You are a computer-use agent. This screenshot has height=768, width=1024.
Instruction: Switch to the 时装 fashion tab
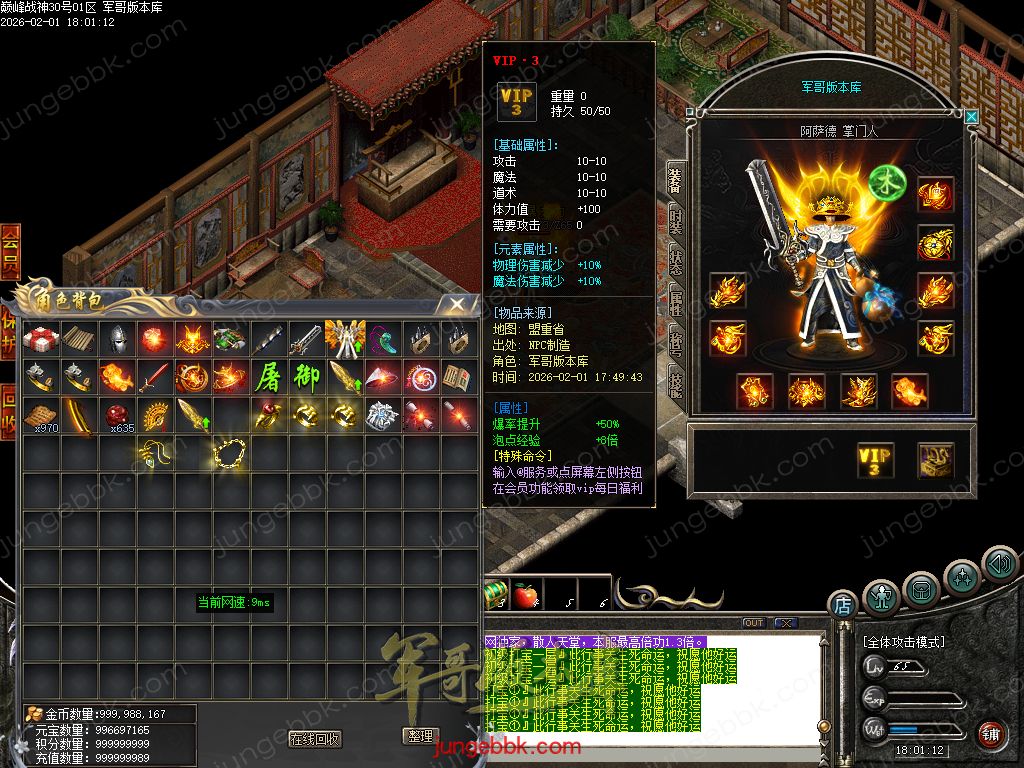pos(676,221)
